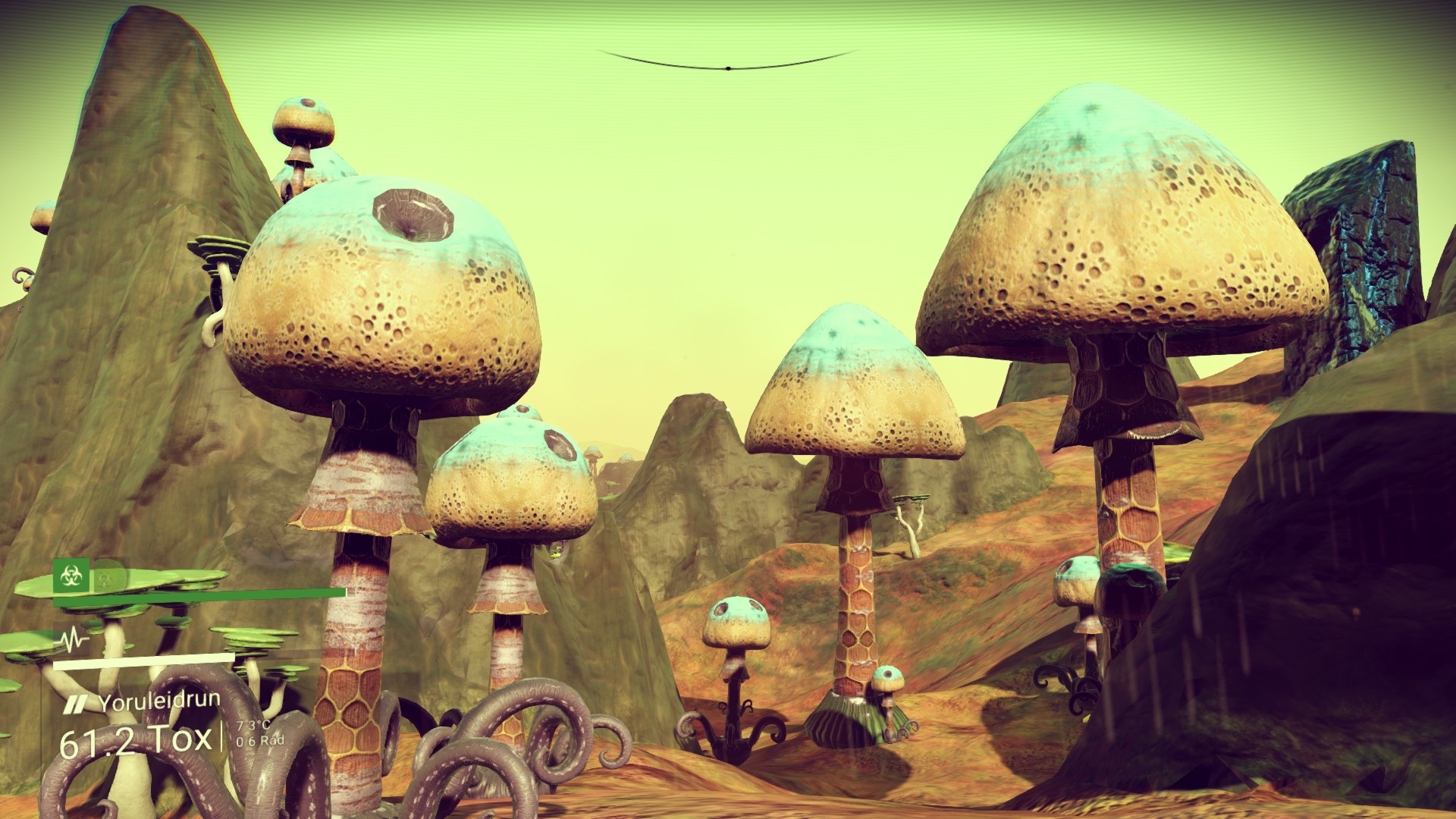Select the faded secondary hazard protection icon
This screenshot has height=819, width=1456.
[x=106, y=576]
